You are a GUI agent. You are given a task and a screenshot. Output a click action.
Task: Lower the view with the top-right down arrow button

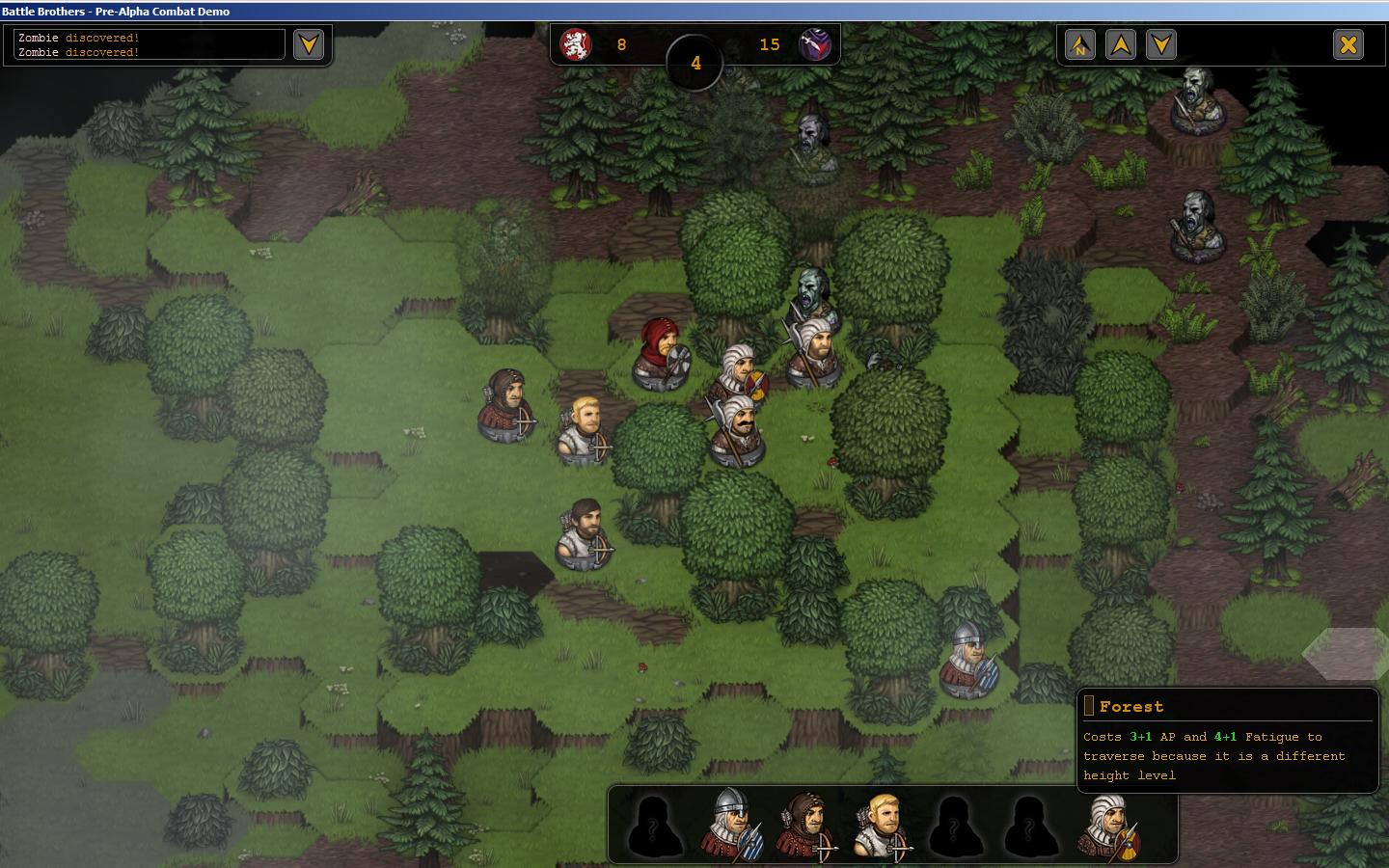tap(1160, 44)
